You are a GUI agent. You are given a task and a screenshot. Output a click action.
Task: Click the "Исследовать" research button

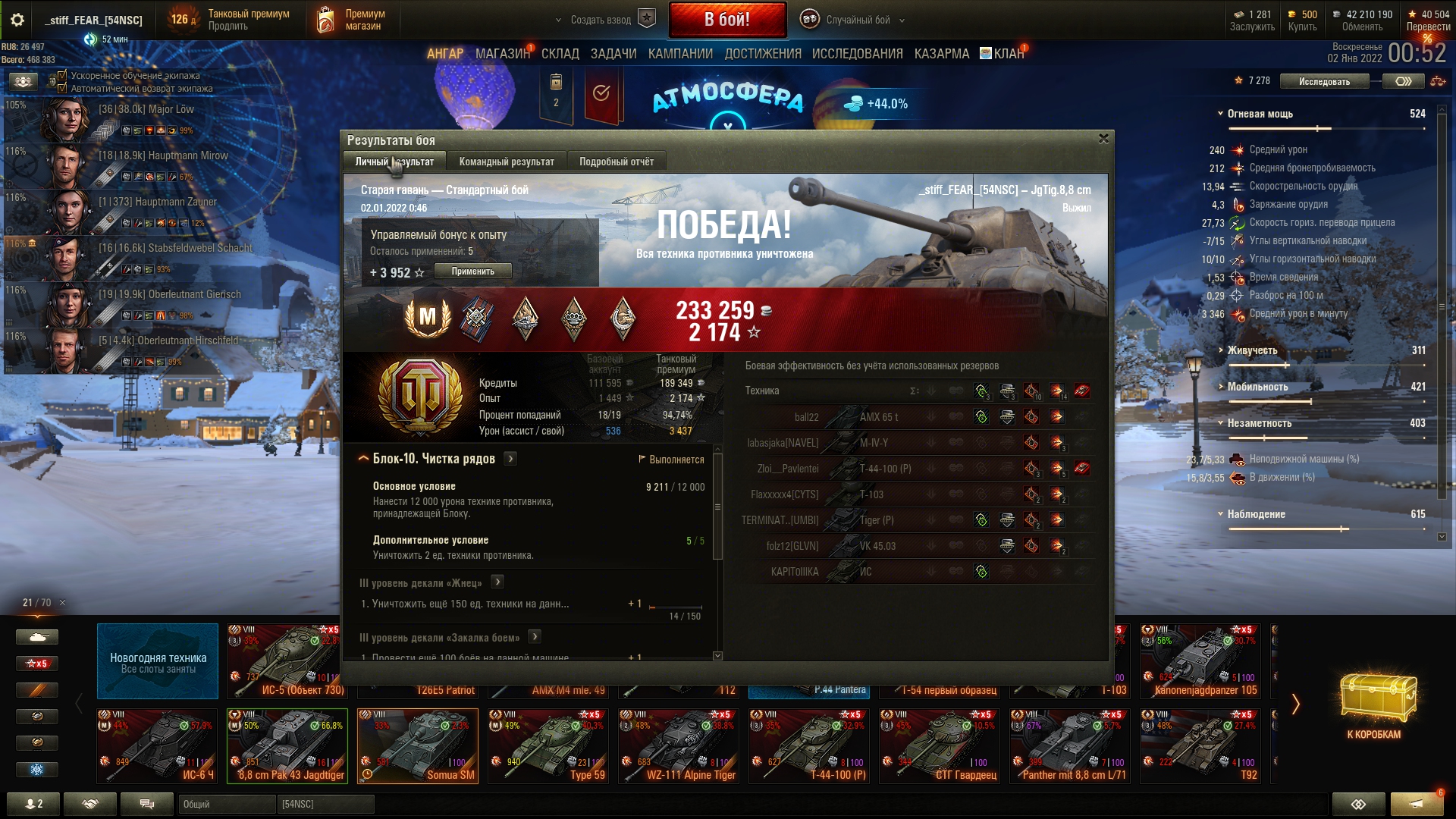1323,81
